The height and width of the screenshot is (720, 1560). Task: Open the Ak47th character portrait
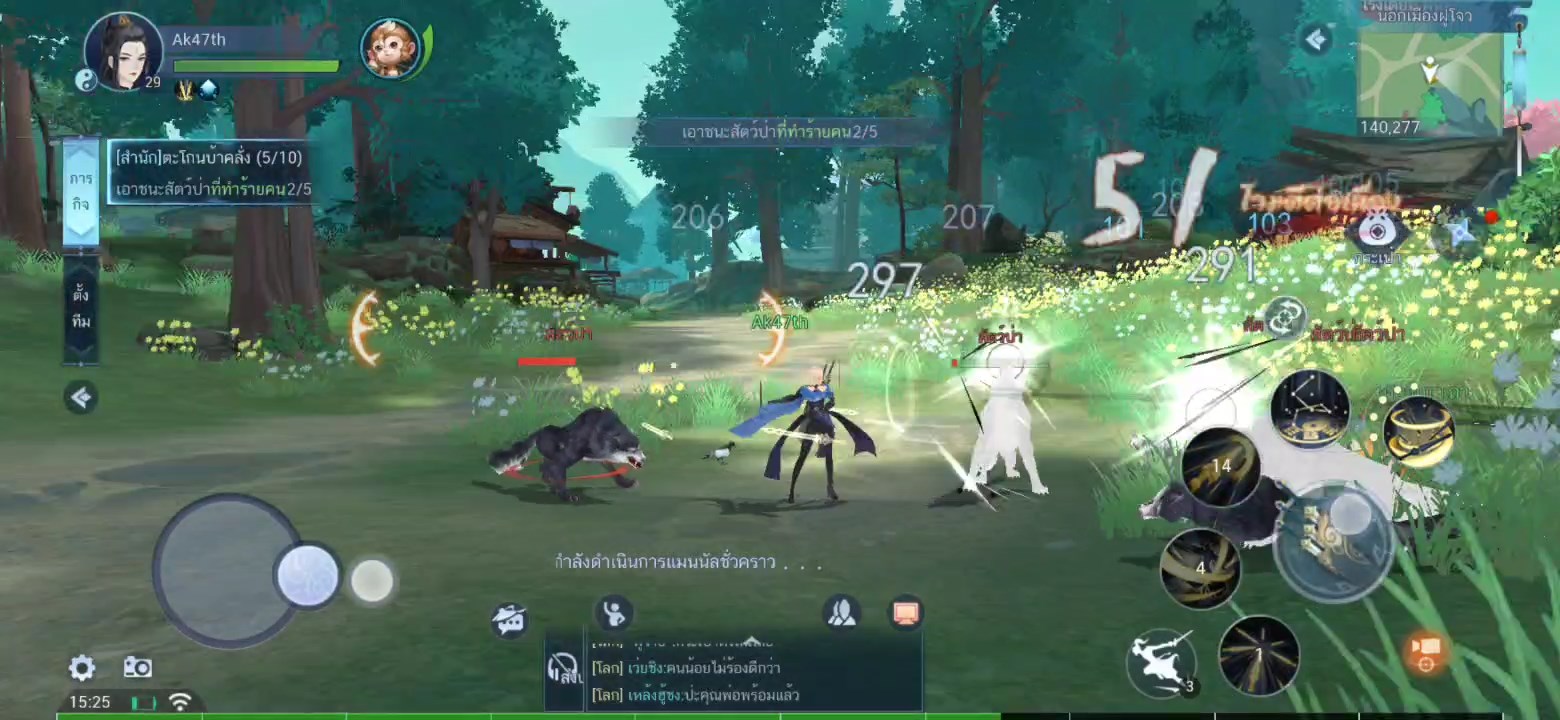click(123, 52)
